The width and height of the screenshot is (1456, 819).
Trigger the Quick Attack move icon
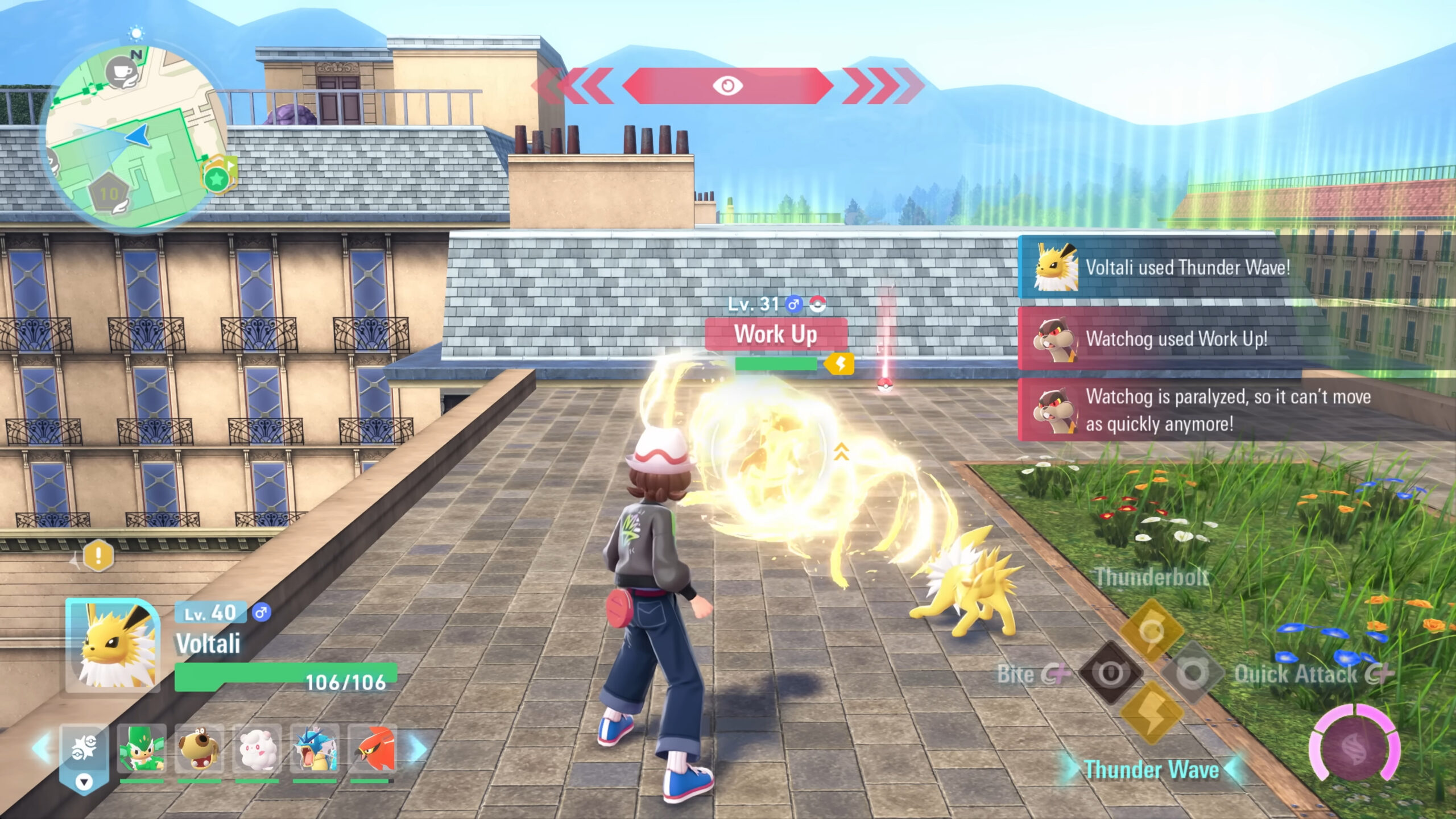[x=1193, y=672]
